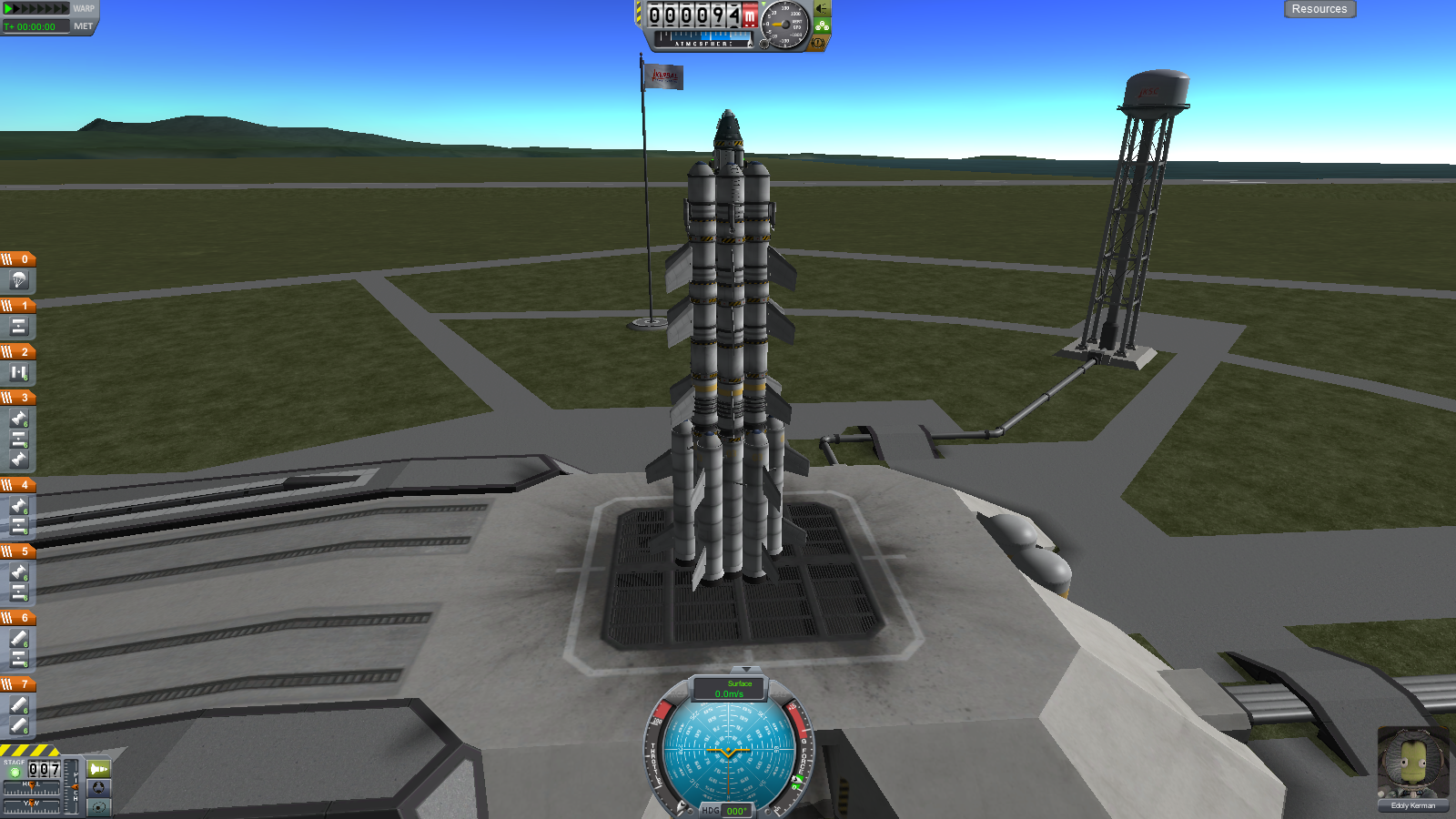1456x819 pixels.
Task: Select the stage 2 decoupler icon
Action: 18,372
